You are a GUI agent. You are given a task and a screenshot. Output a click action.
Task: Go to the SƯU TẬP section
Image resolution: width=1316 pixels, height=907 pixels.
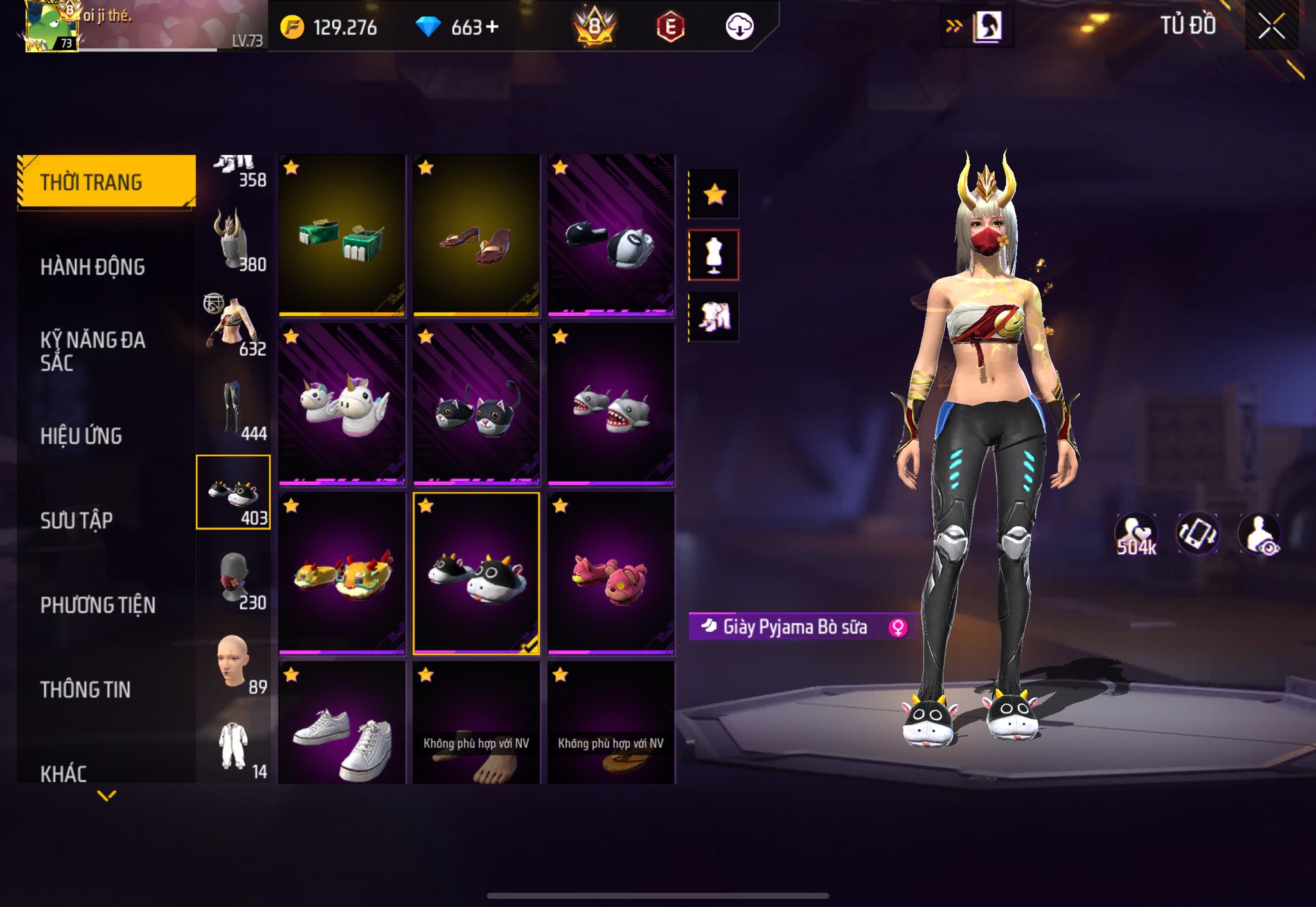[x=76, y=520]
